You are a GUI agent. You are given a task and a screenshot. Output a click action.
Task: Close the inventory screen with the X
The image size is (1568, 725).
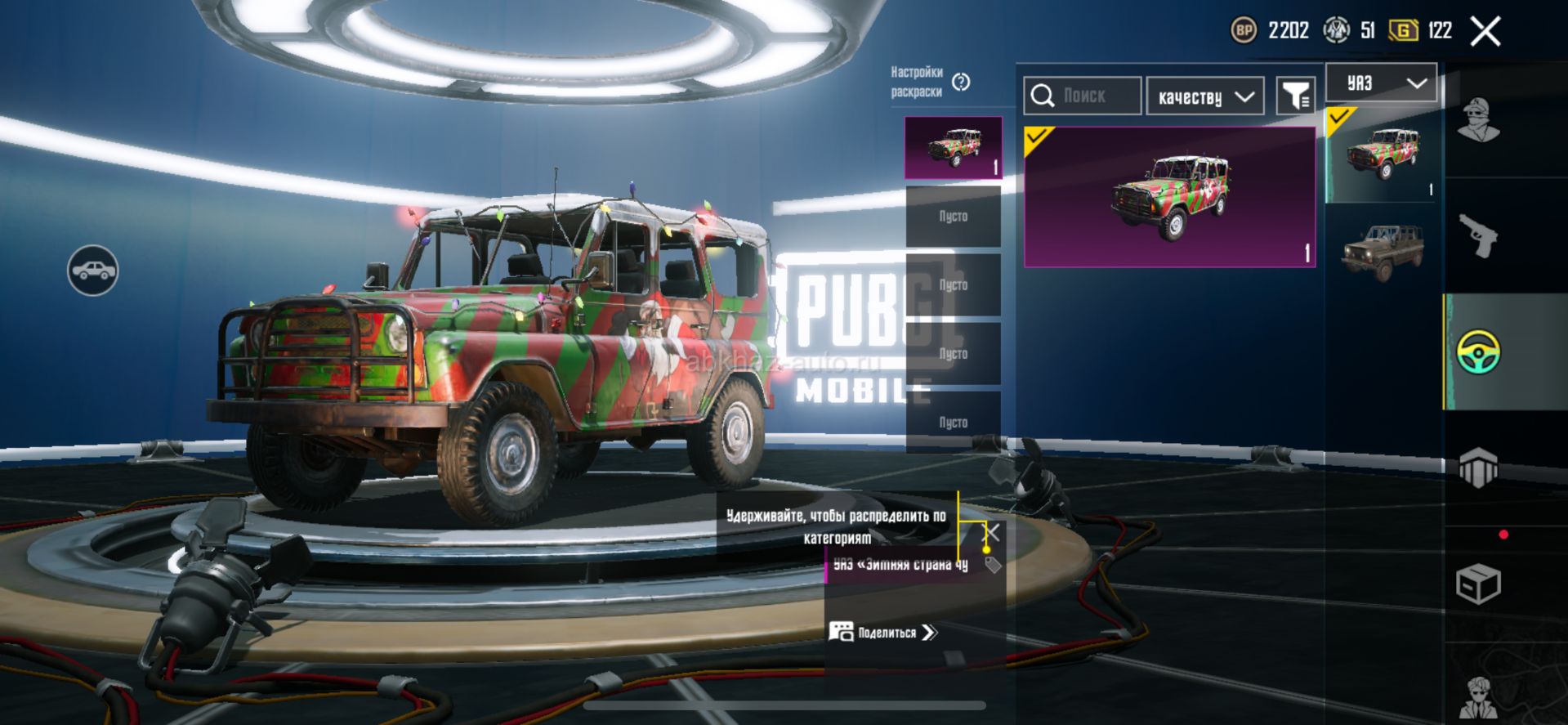pos(1485,32)
